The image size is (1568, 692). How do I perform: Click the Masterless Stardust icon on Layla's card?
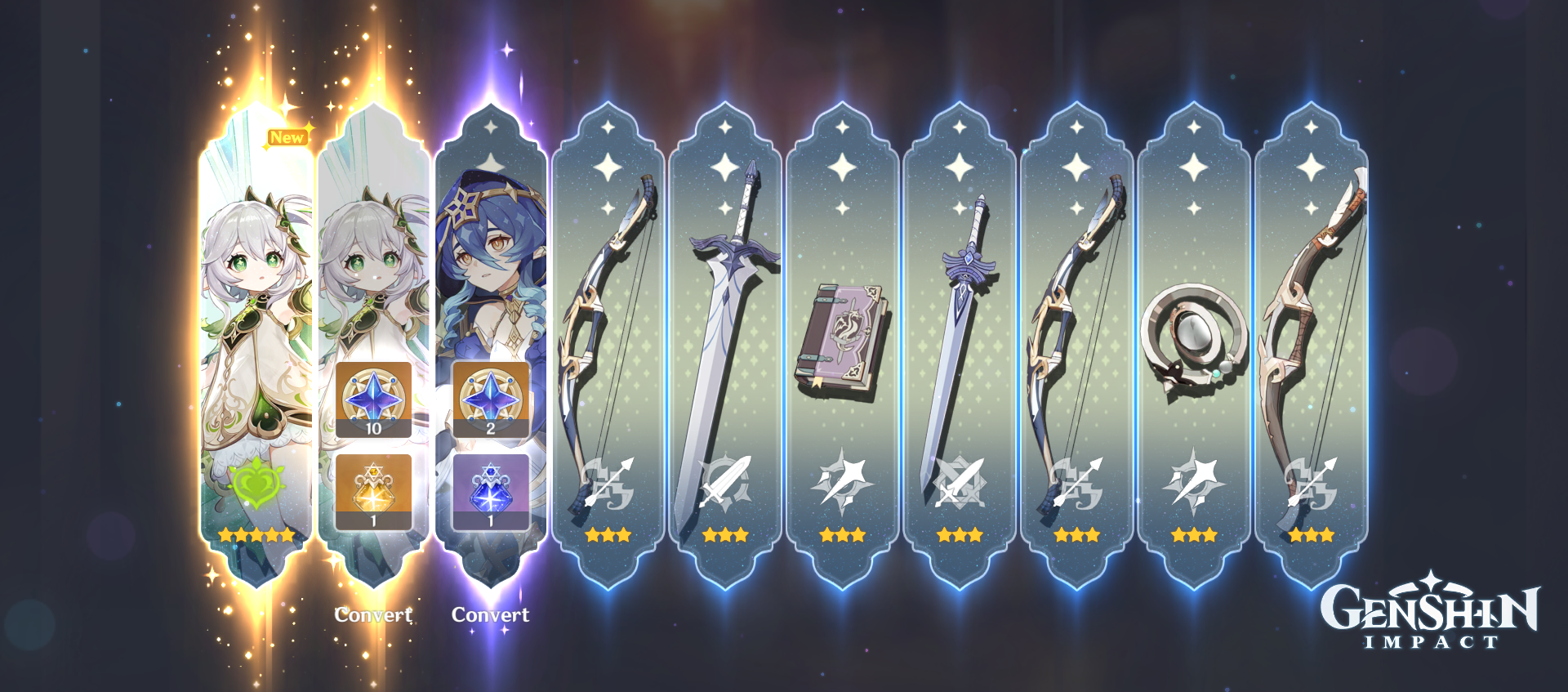click(x=491, y=489)
